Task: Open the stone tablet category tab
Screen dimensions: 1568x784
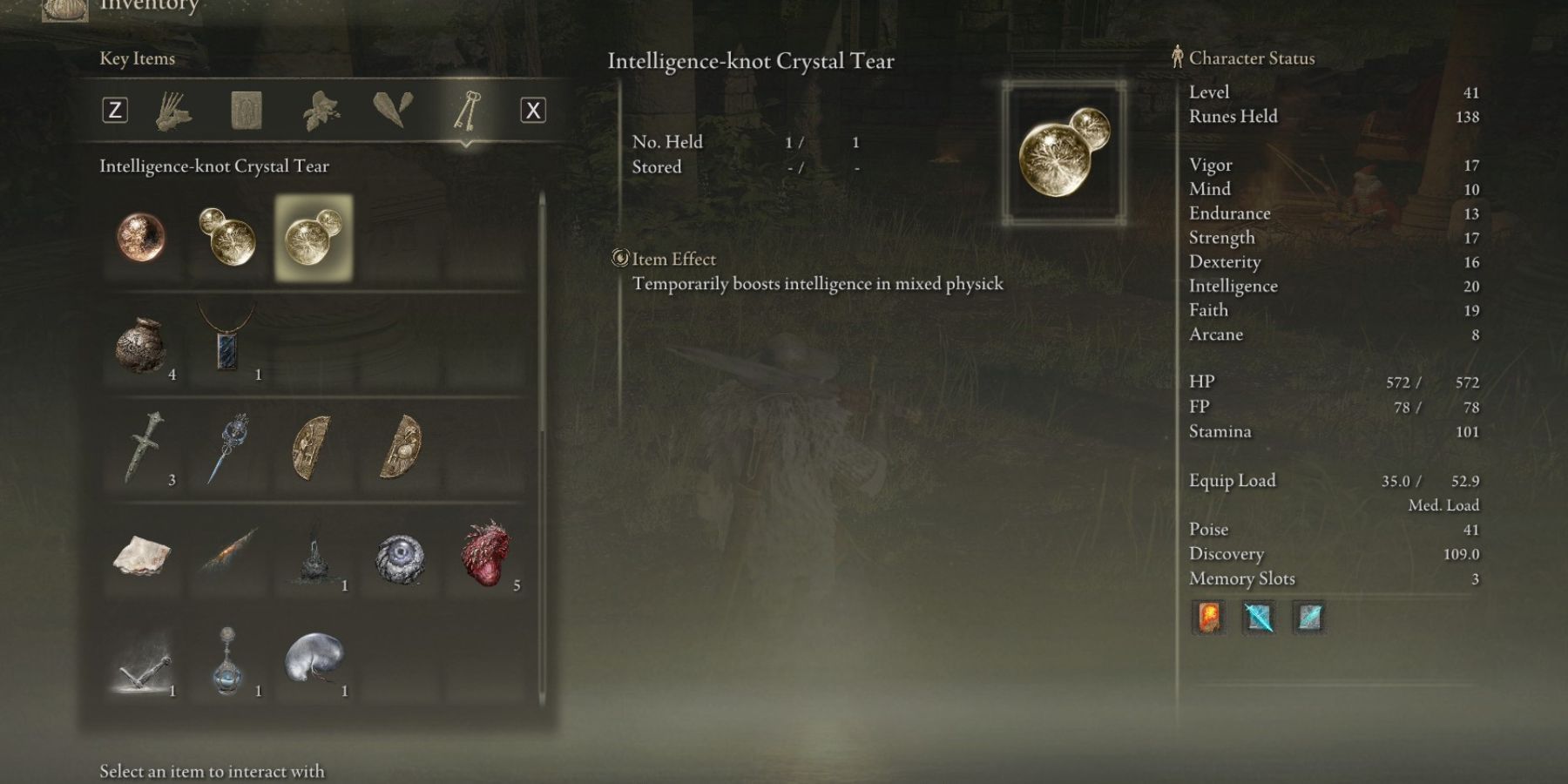Action: [x=247, y=111]
